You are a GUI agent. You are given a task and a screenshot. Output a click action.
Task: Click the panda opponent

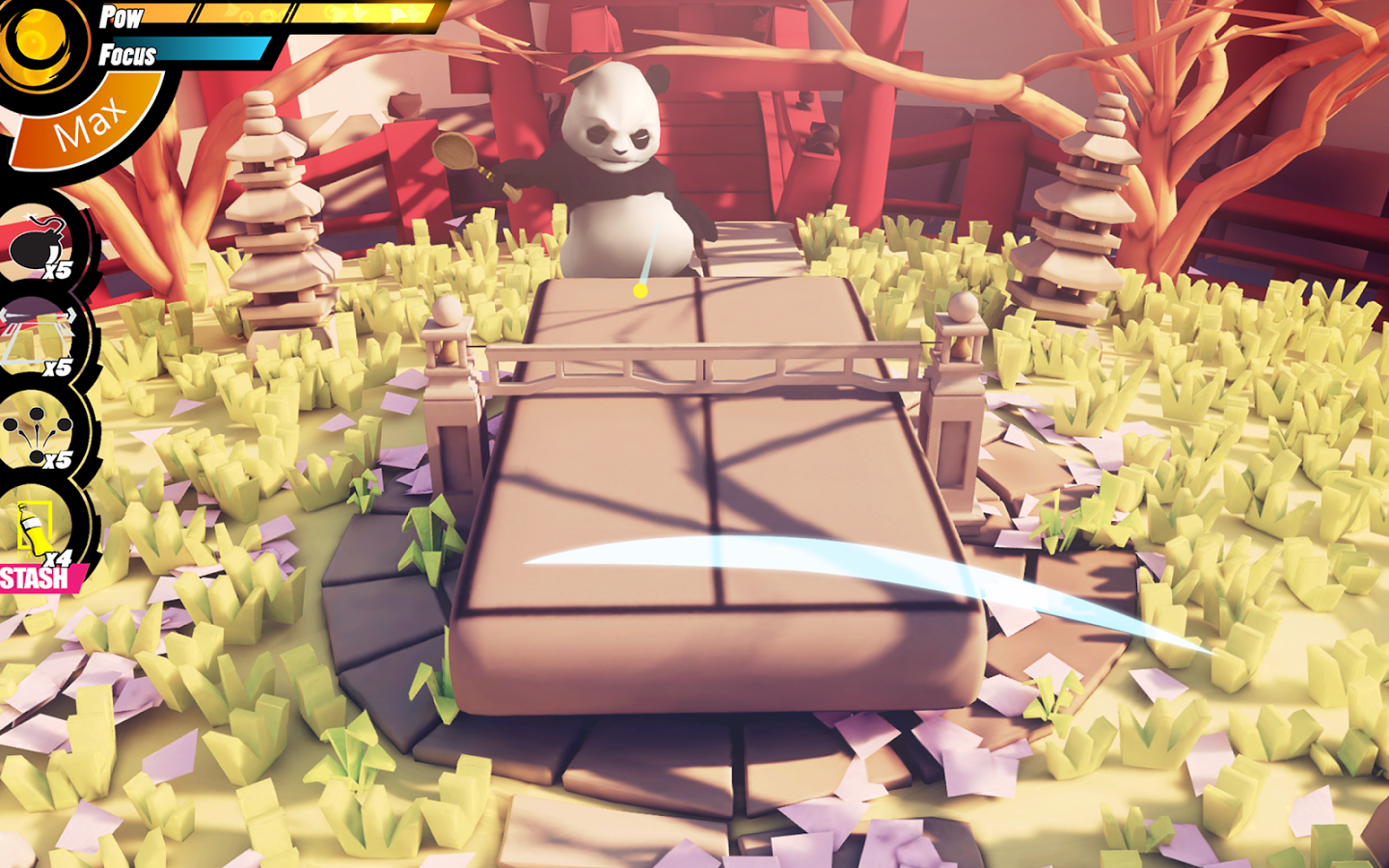(x=617, y=154)
